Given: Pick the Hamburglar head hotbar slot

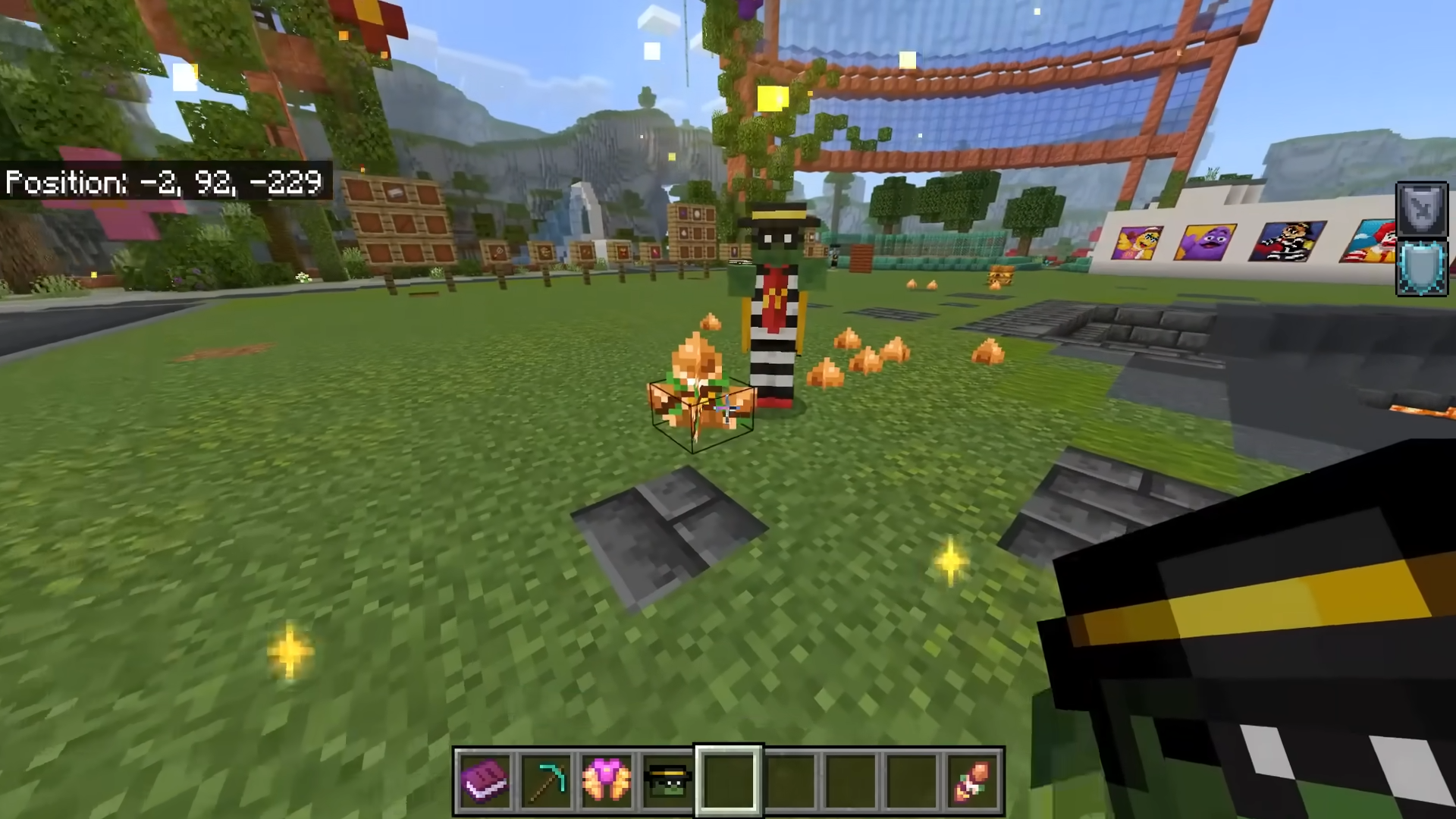Looking at the screenshot, I should [667, 780].
